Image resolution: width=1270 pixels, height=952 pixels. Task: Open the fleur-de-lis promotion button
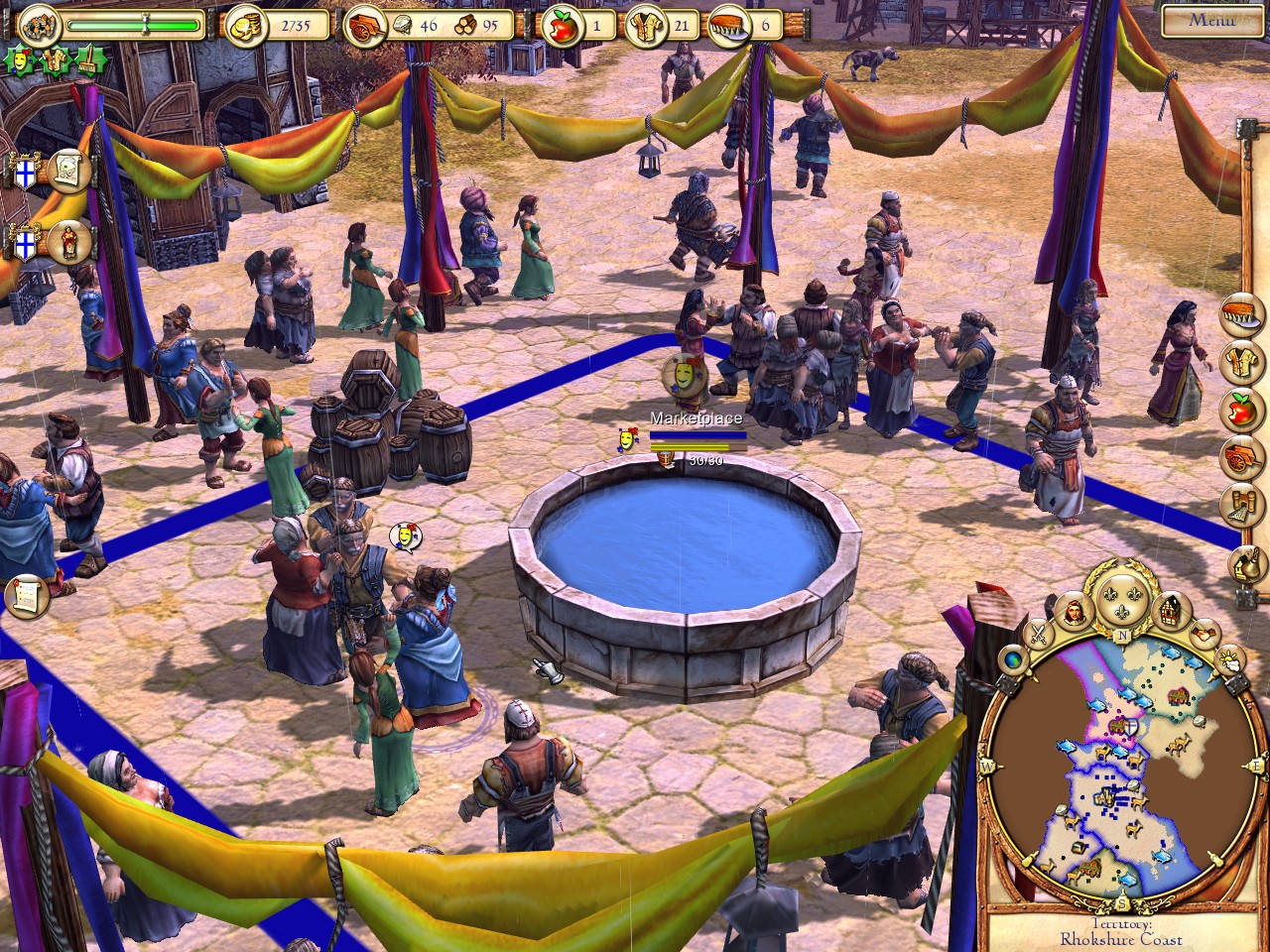tap(1123, 599)
